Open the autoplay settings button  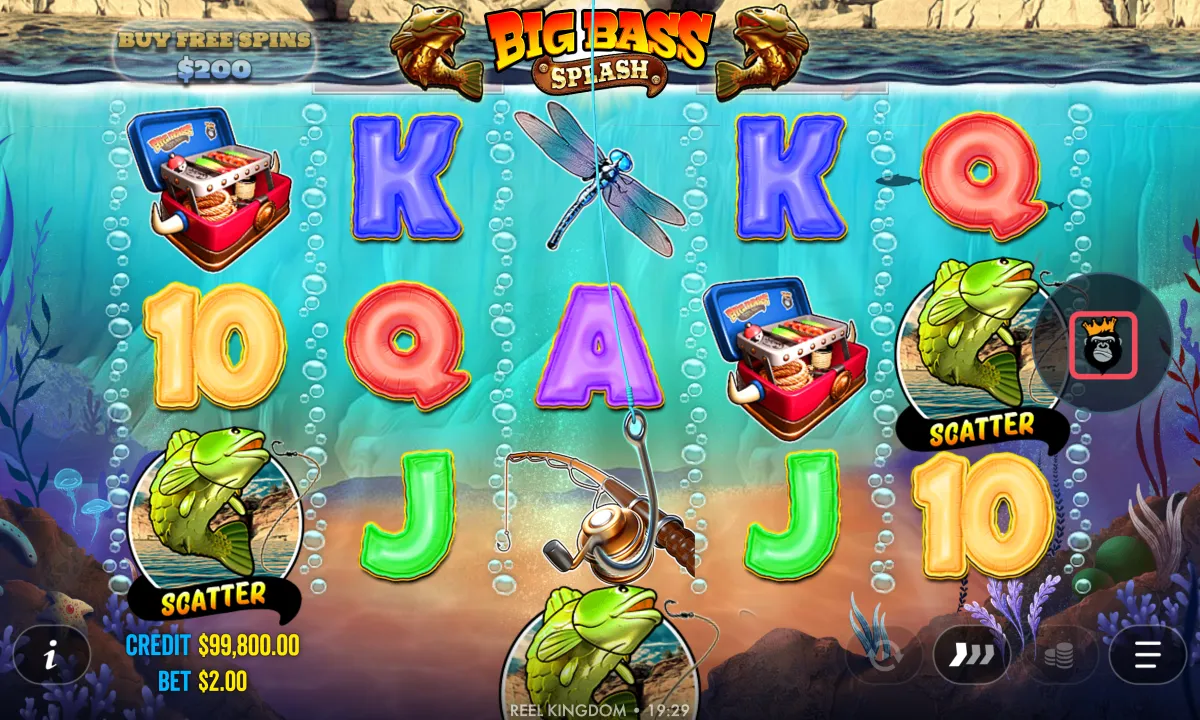point(884,655)
